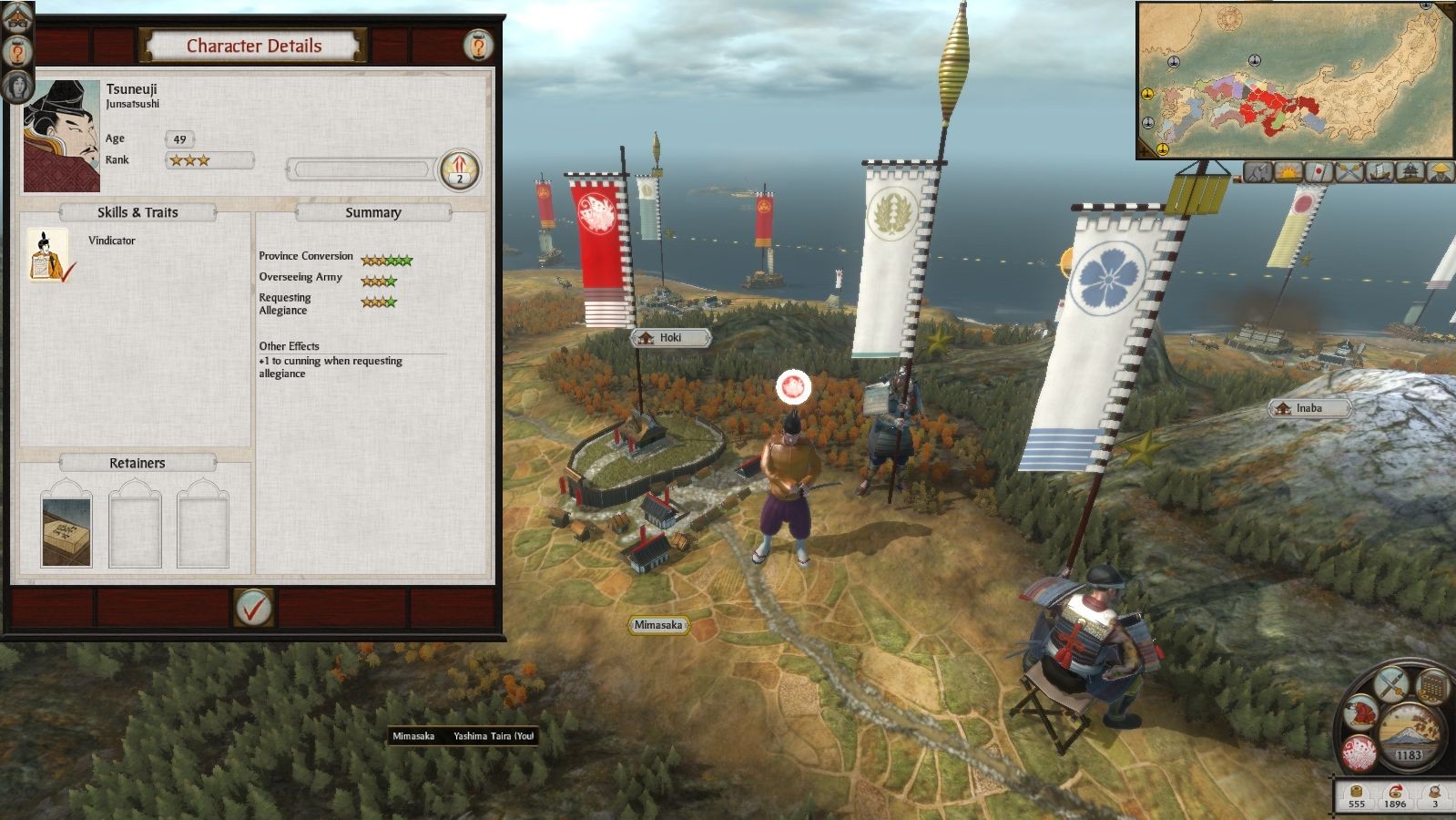Click the Mimasaka province label
This screenshot has height=820, width=1456.
(x=659, y=627)
